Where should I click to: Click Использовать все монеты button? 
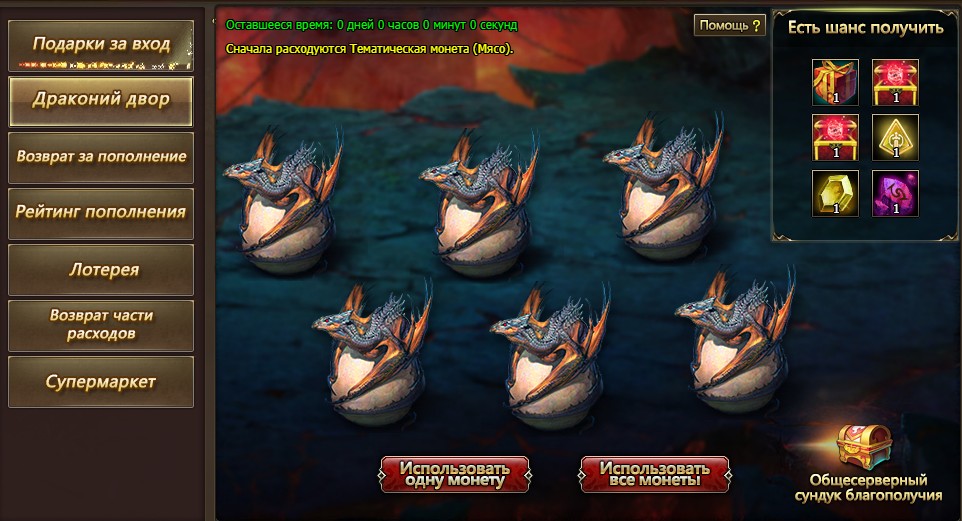pos(655,474)
